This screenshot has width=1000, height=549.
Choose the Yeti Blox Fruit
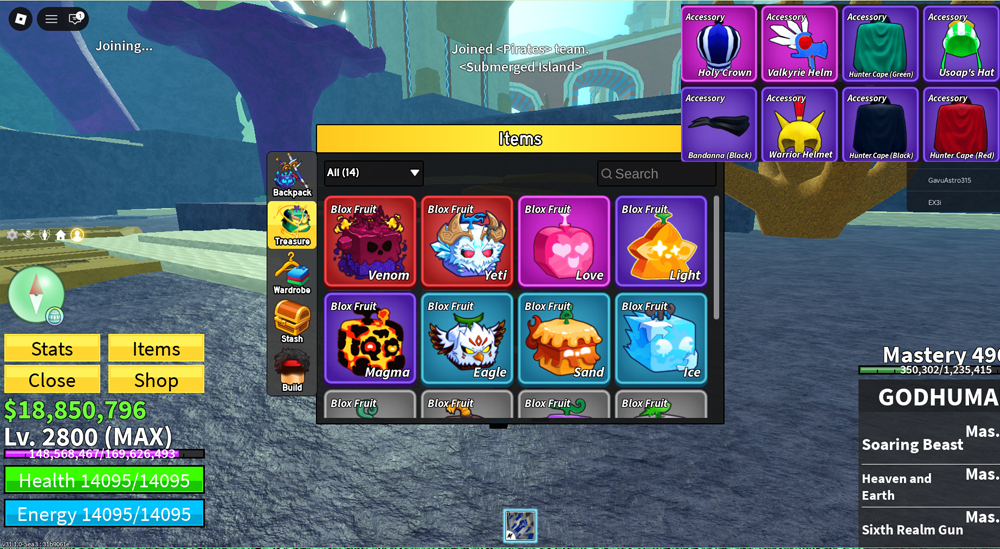[x=467, y=241]
